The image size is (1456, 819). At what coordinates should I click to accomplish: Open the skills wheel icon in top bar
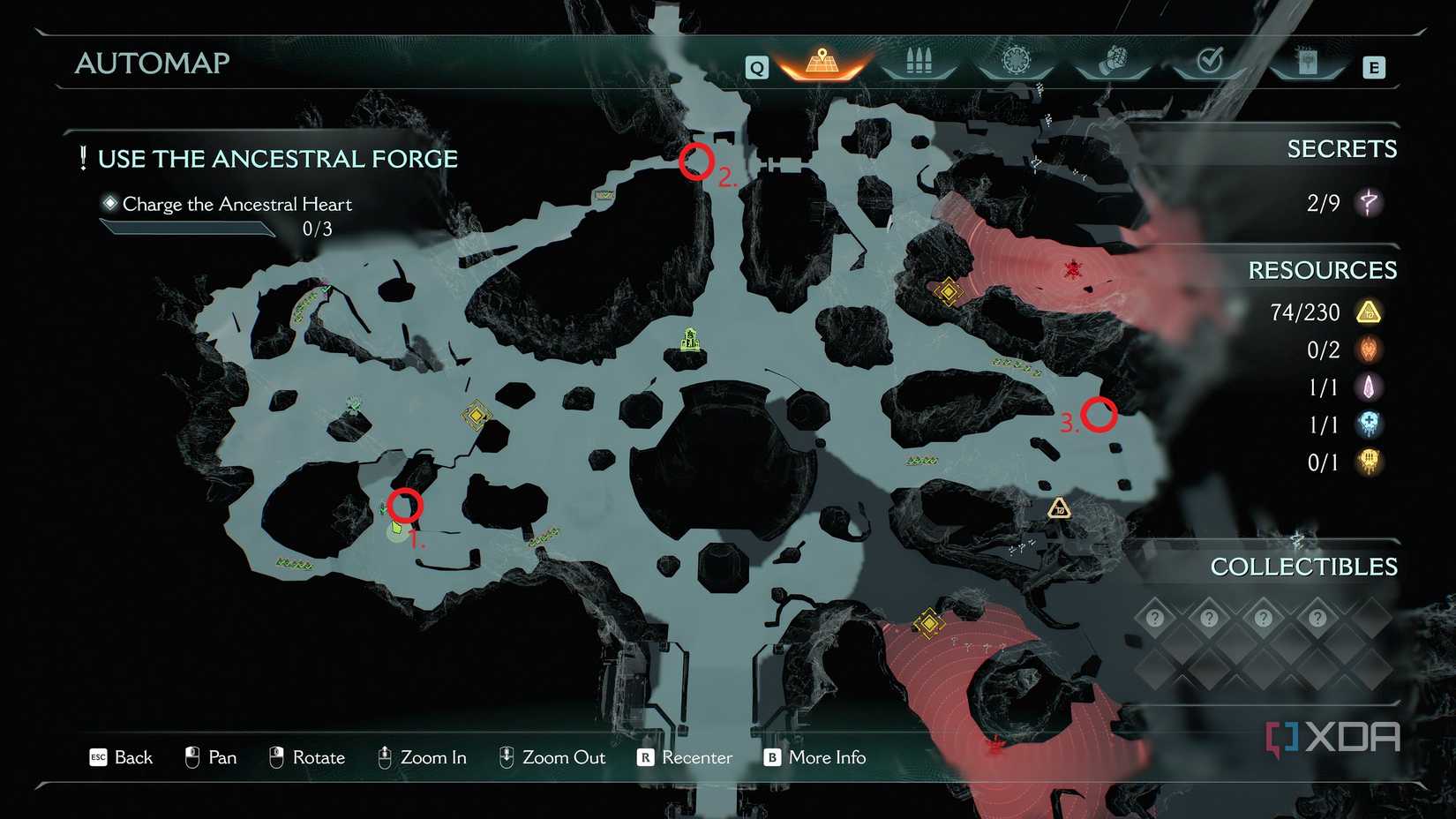tap(1017, 62)
